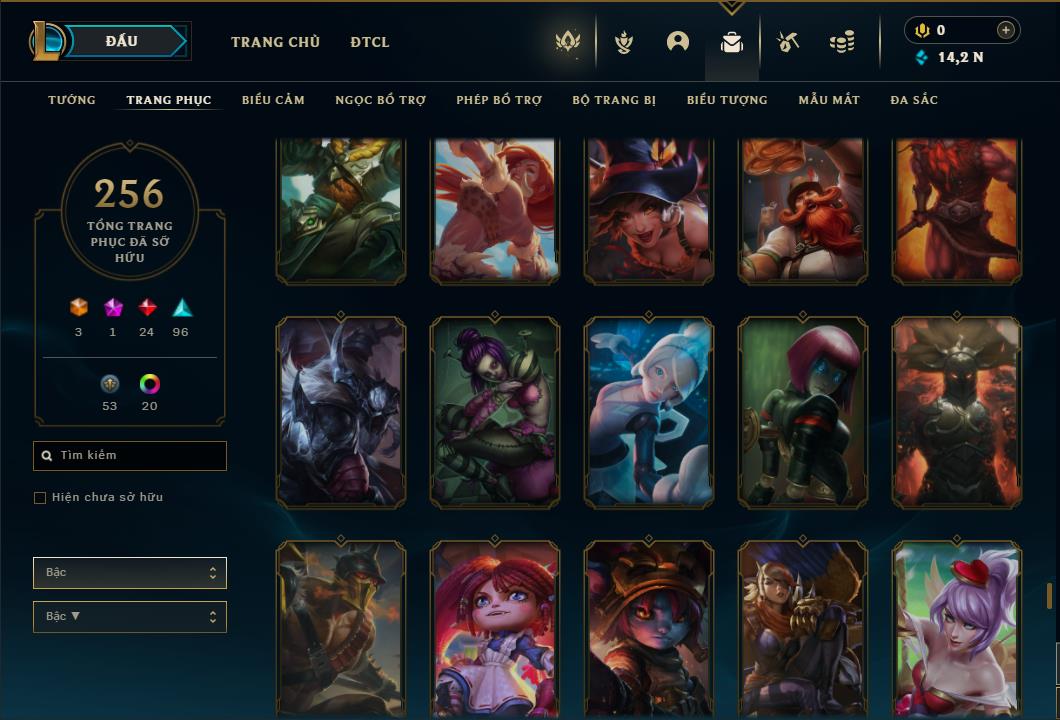Open the coin stack store icon

pyautogui.click(x=842, y=42)
